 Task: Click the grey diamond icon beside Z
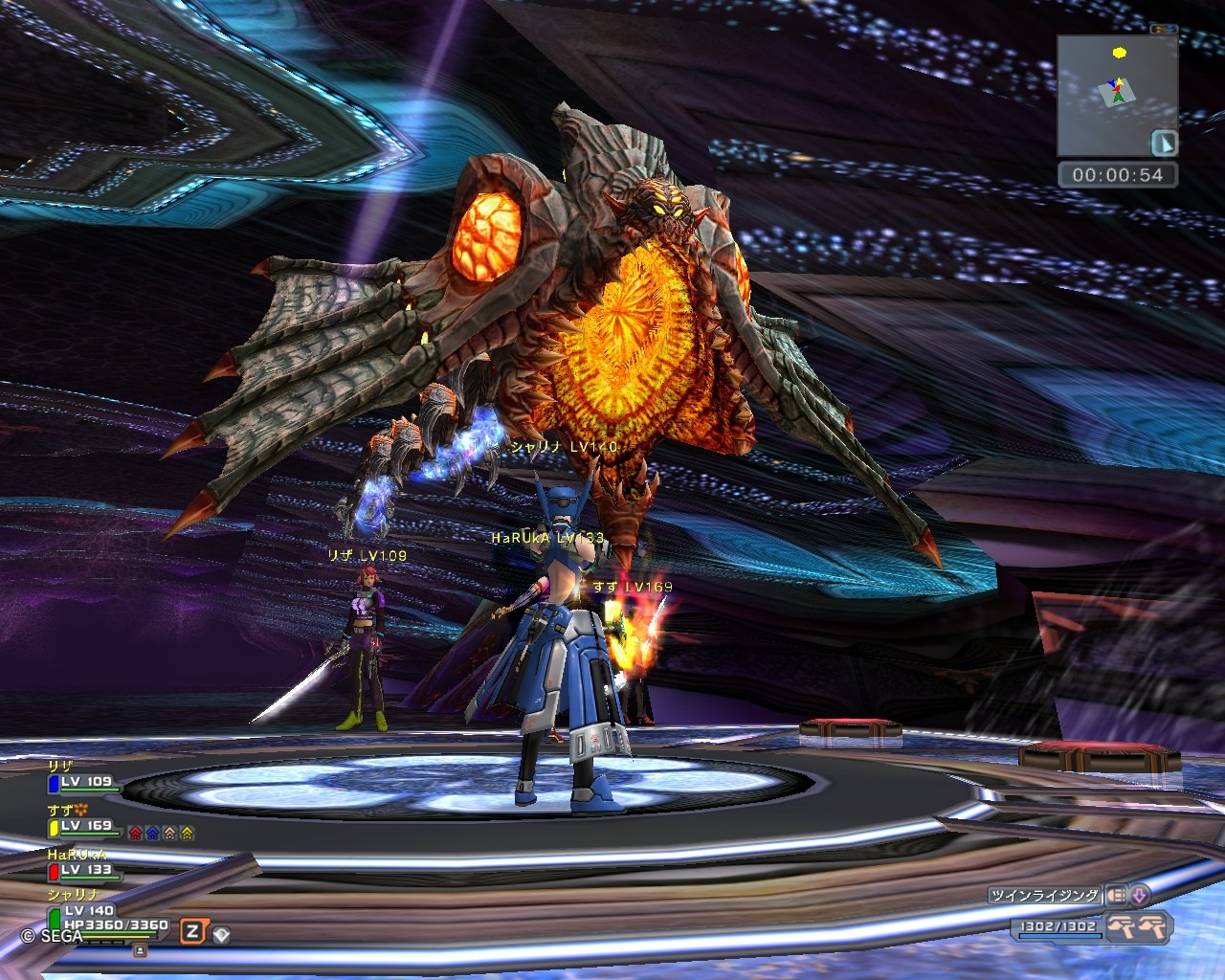point(220,933)
